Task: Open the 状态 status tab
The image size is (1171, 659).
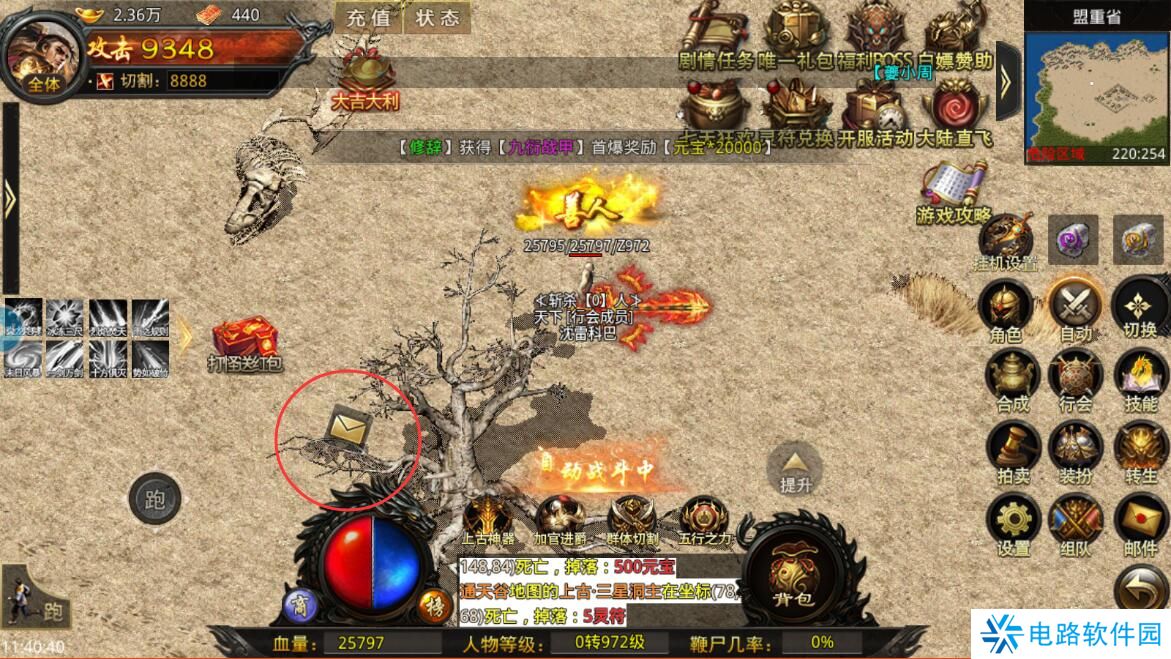Action: tap(437, 18)
